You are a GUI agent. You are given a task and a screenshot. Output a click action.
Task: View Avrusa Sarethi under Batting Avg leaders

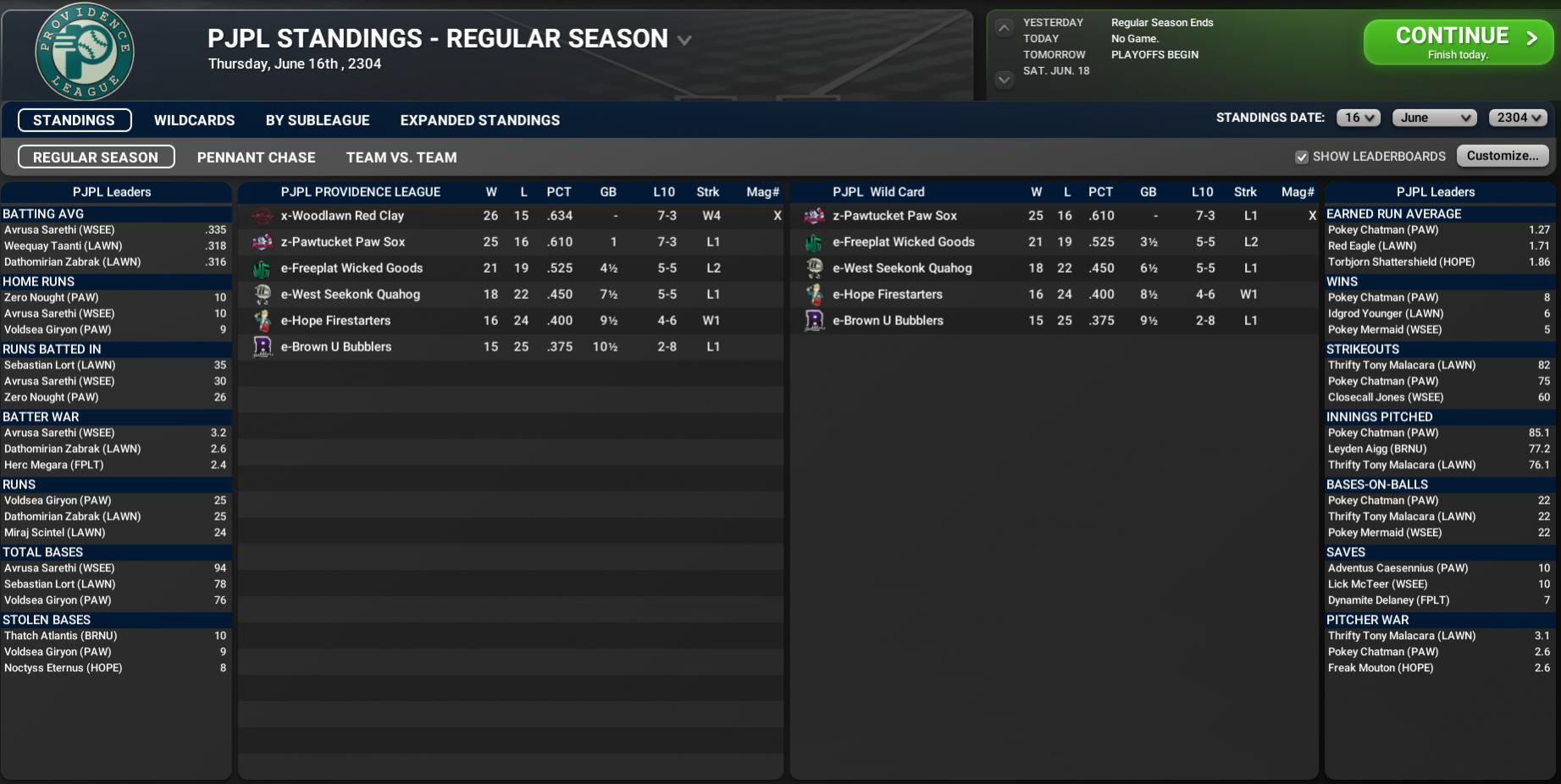[59, 230]
